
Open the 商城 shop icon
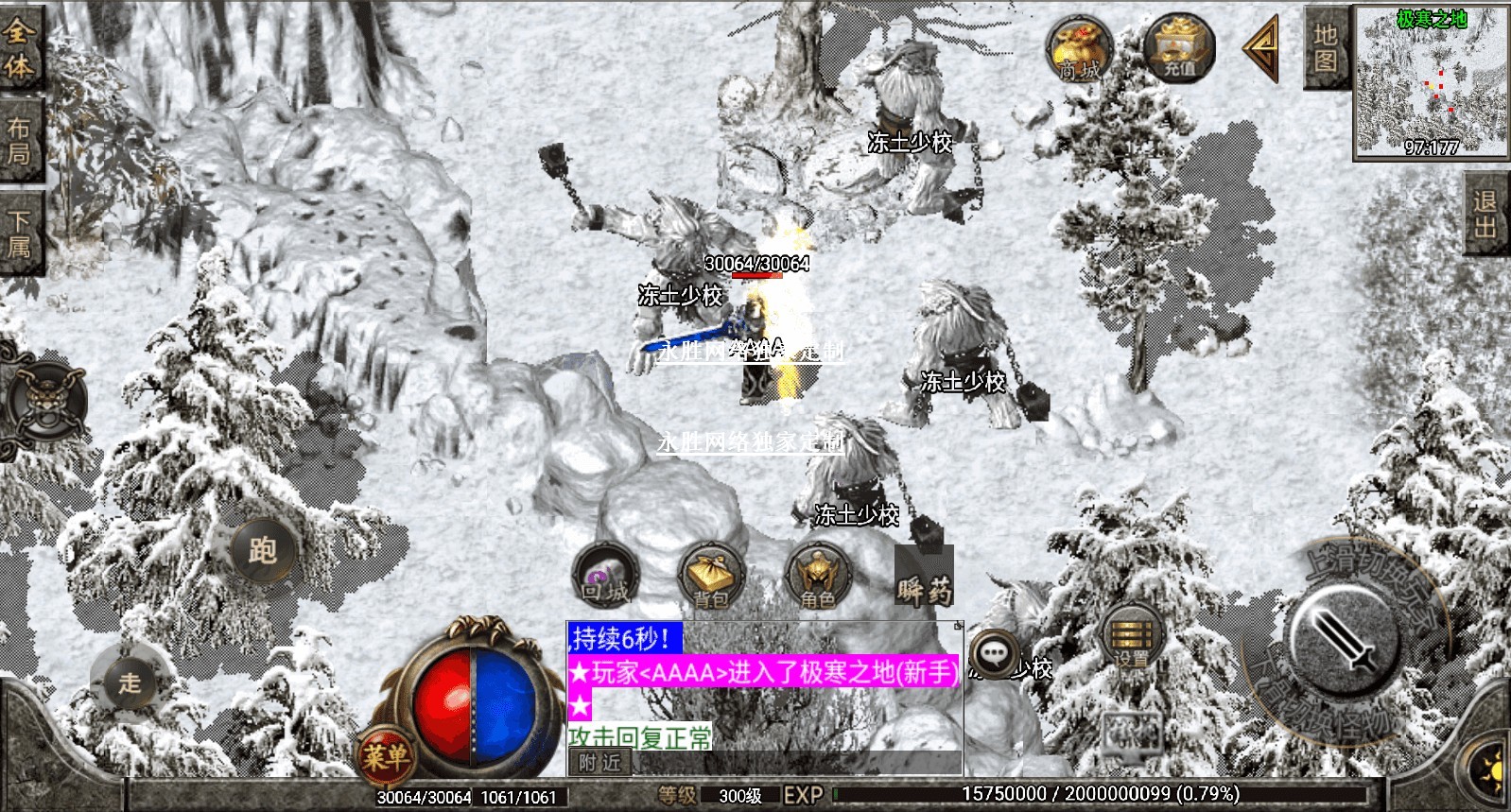click(1079, 49)
